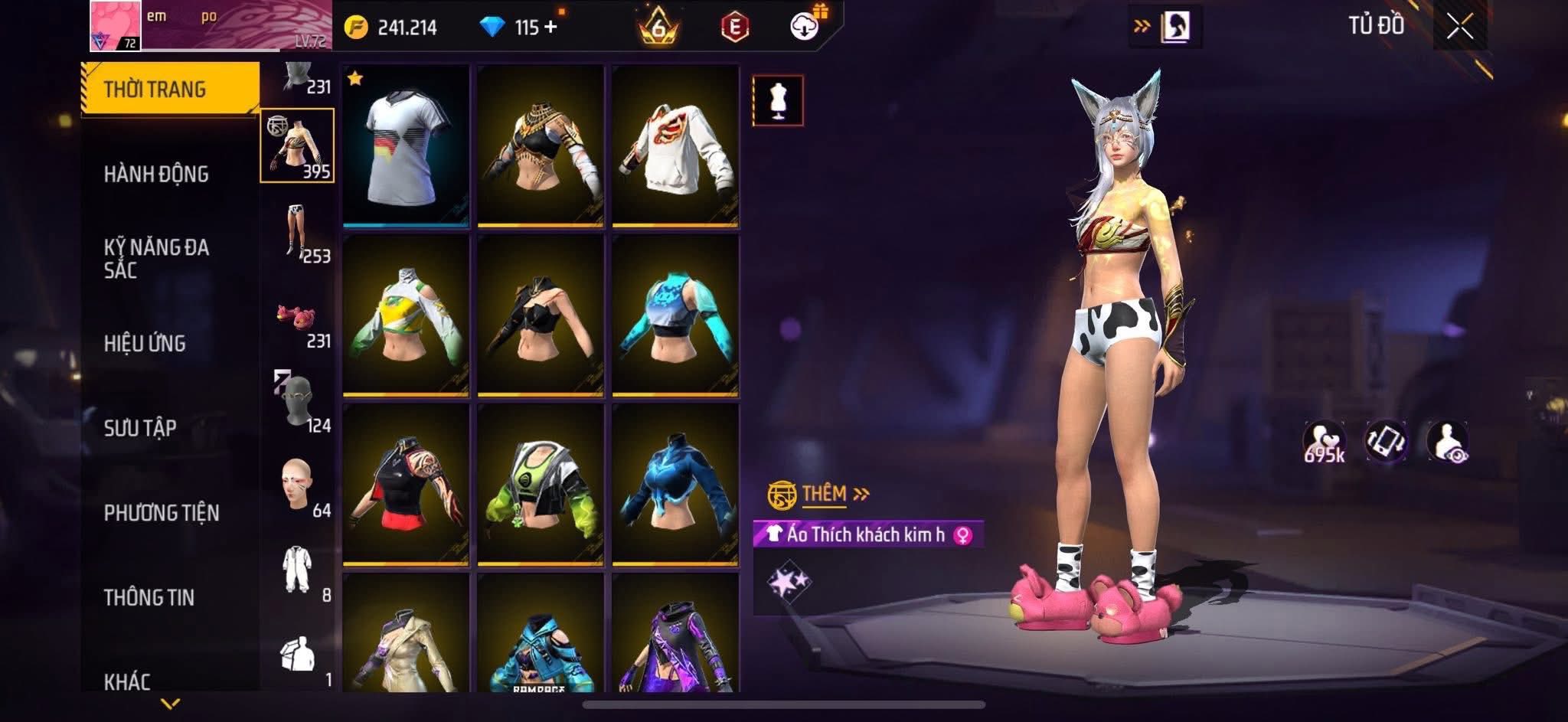The height and width of the screenshot is (722, 1568).
Task: Open the Sưu Tập section
Action: pos(140,428)
